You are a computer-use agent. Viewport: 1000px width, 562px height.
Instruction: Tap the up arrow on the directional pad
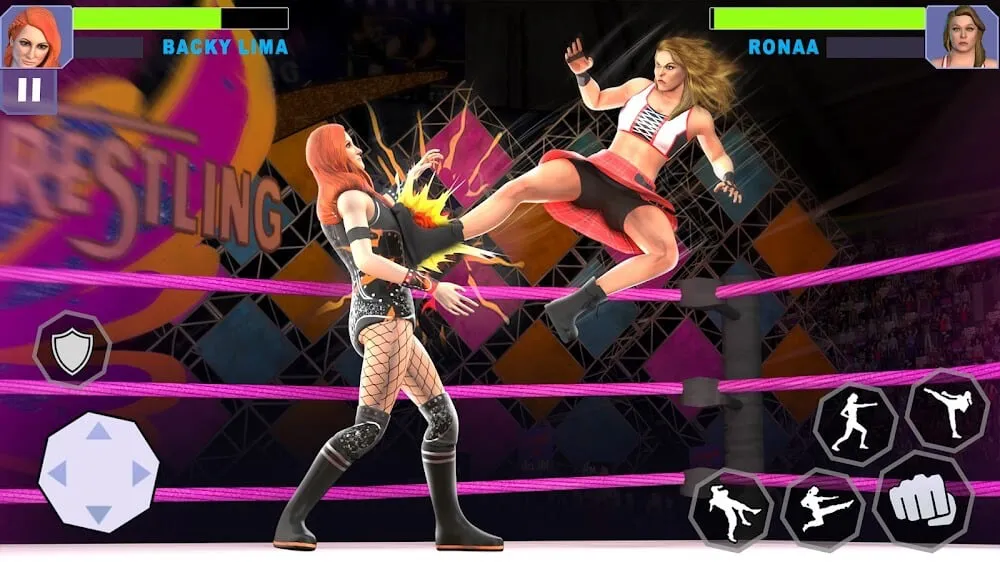point(98,431)
